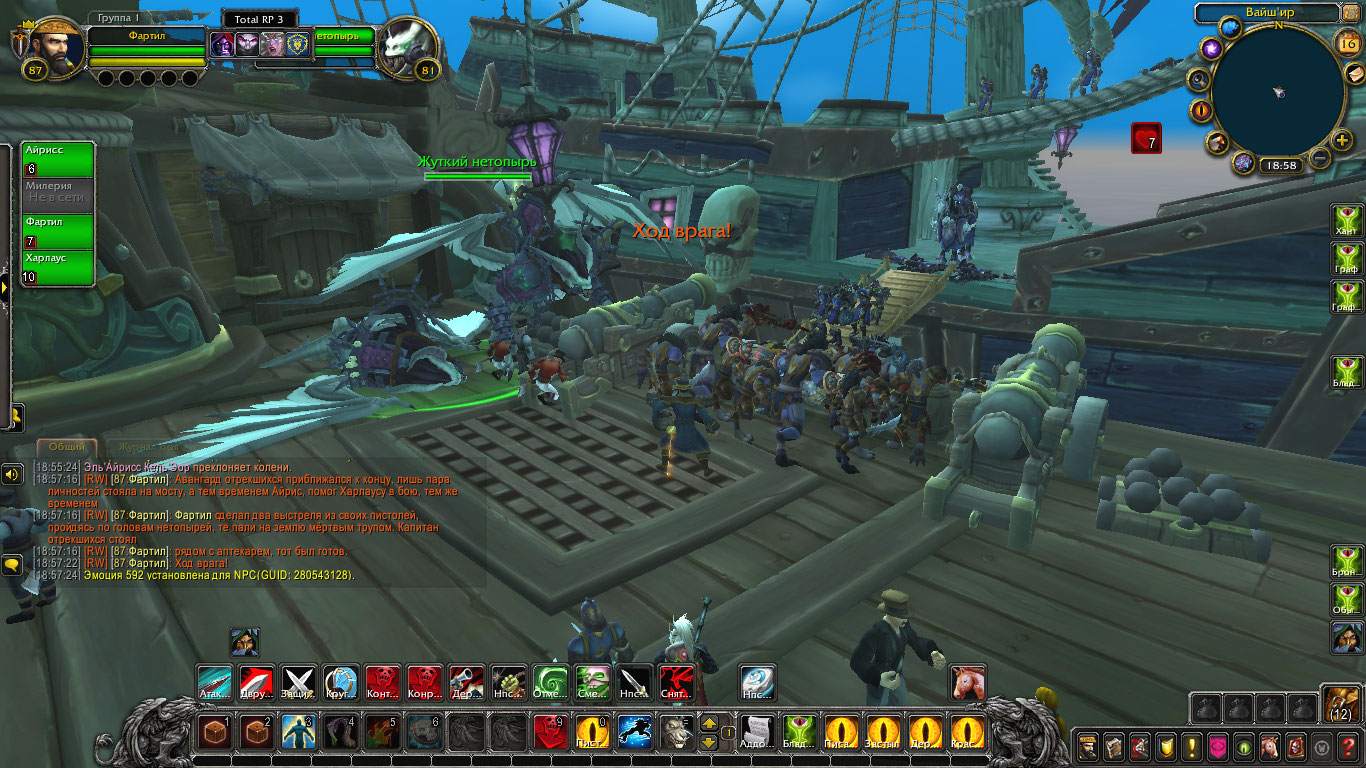Open the mounts collection horse micro button
Viewport: 1366px width, 768px height.
tap(1270, 747)
